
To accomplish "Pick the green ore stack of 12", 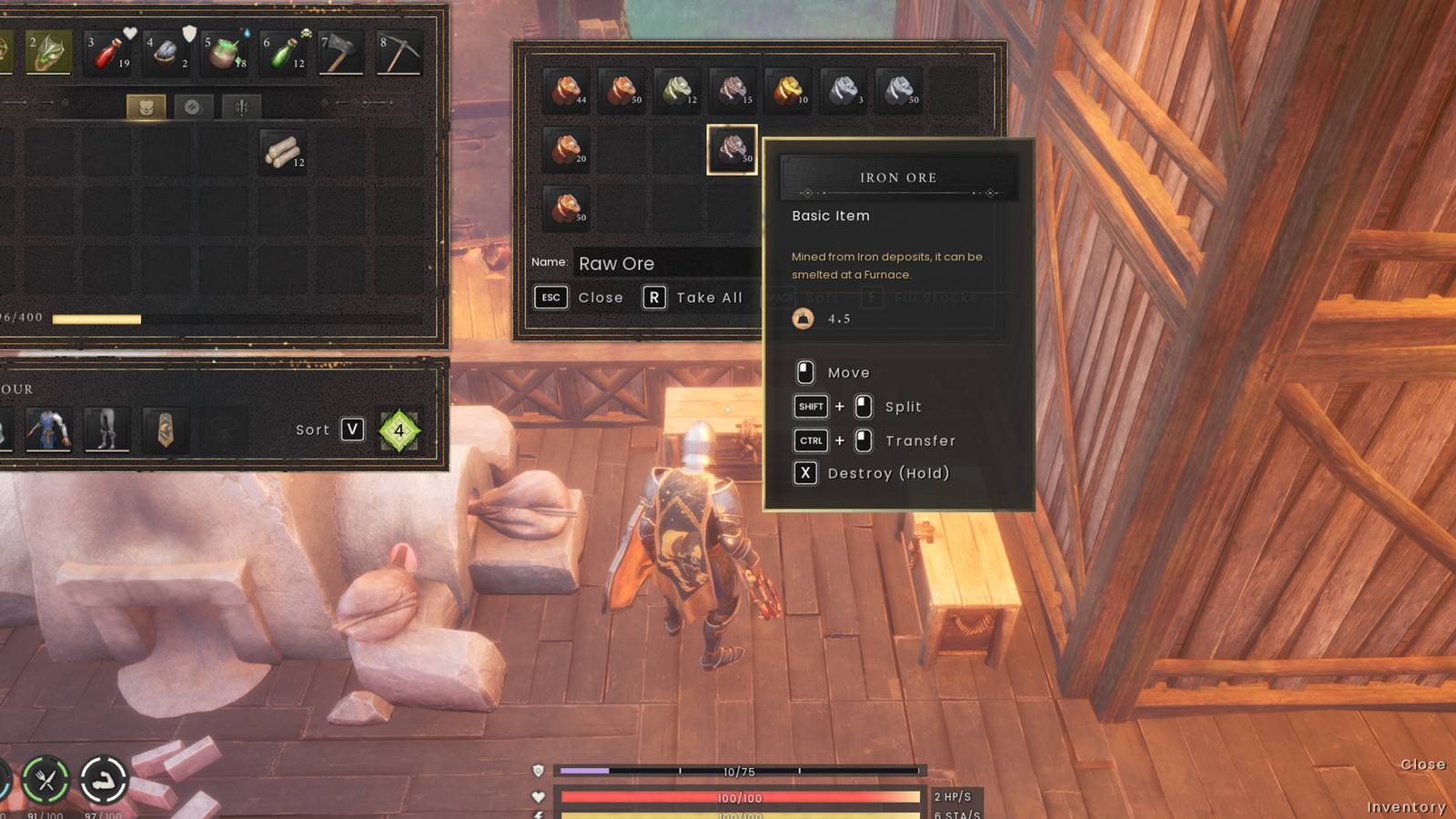I will (678, 90).
